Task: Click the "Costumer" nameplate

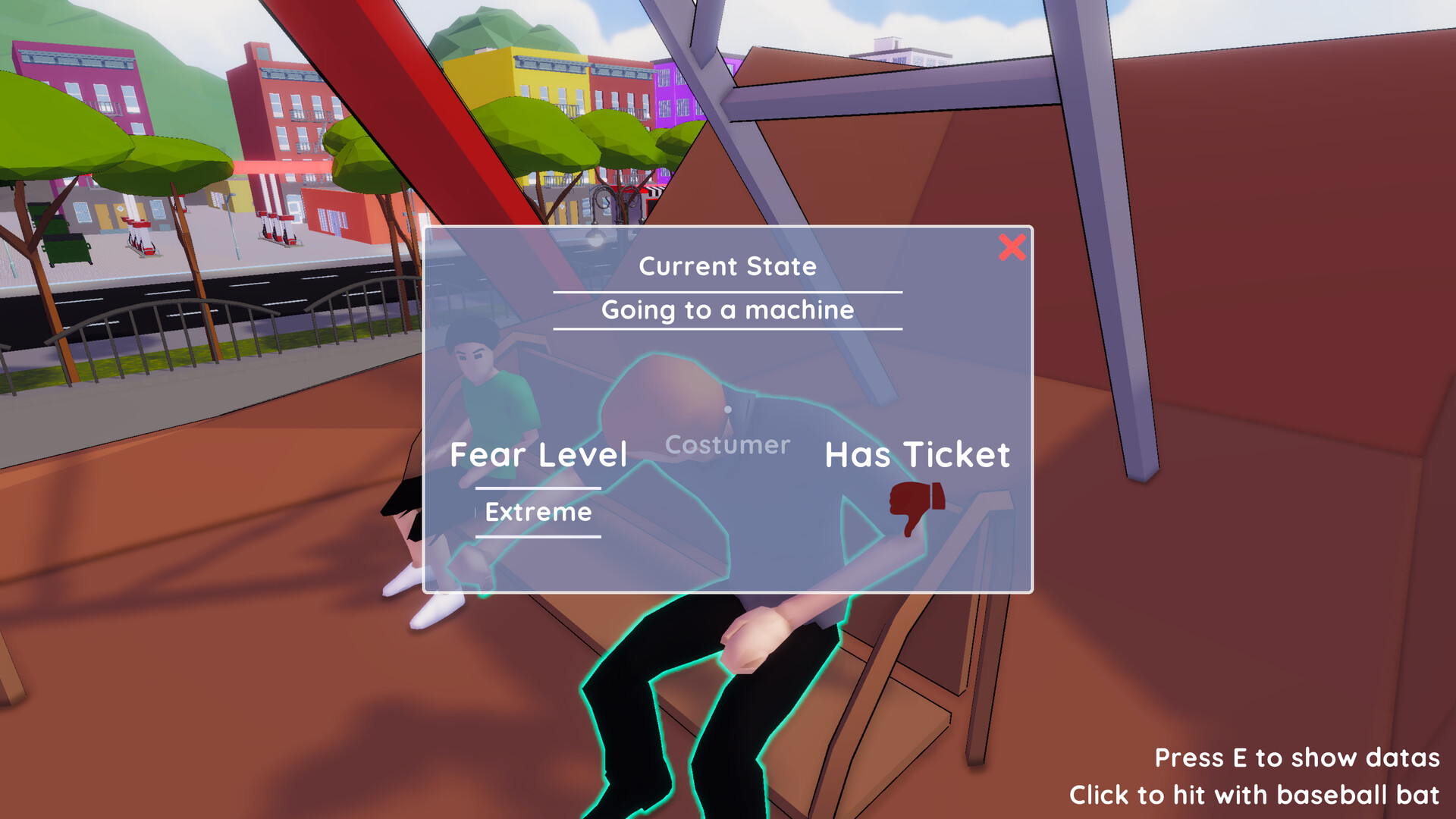Action: 727,445
